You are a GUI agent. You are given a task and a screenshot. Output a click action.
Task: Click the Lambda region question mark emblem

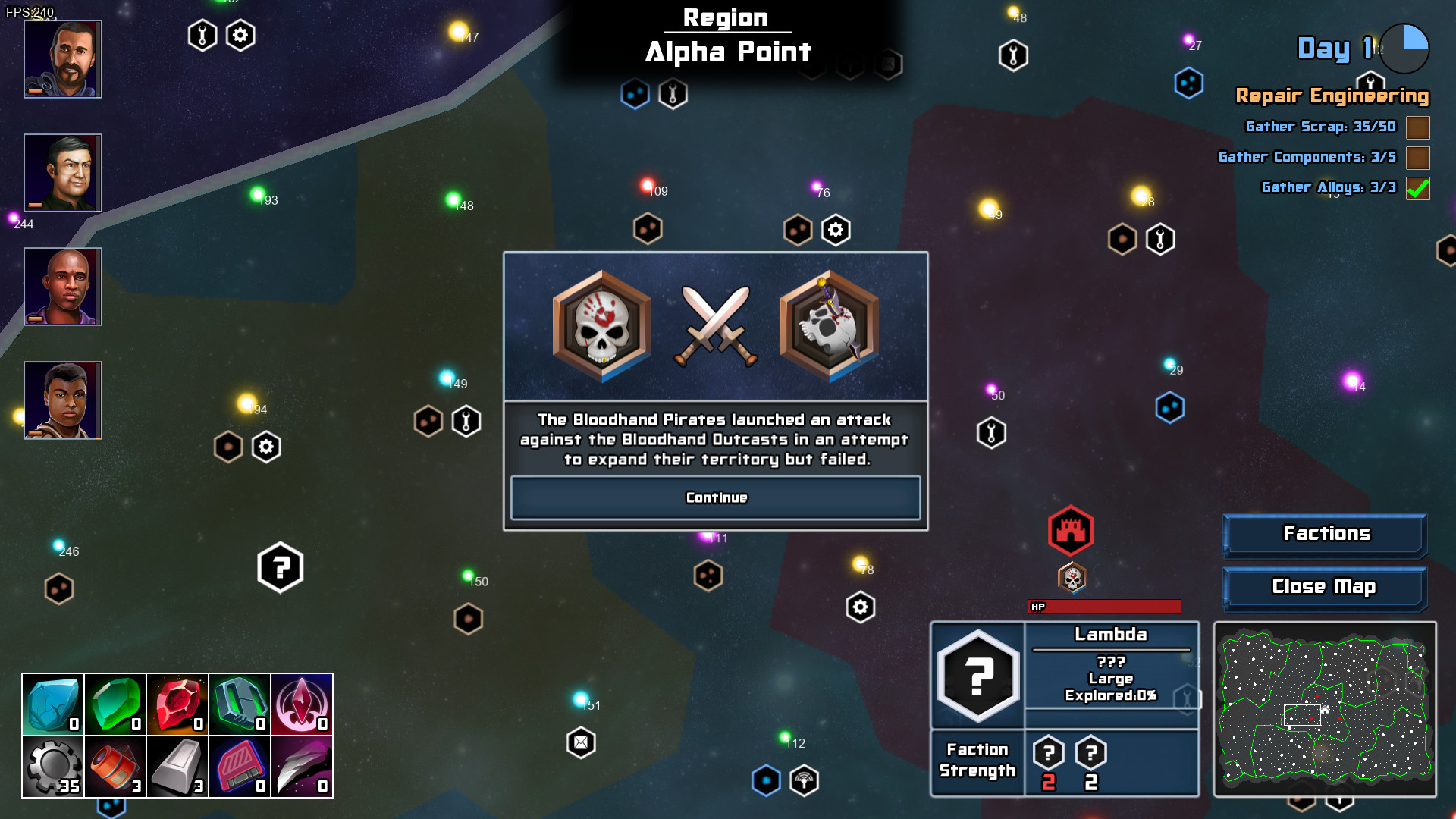(x=977, y=675)
